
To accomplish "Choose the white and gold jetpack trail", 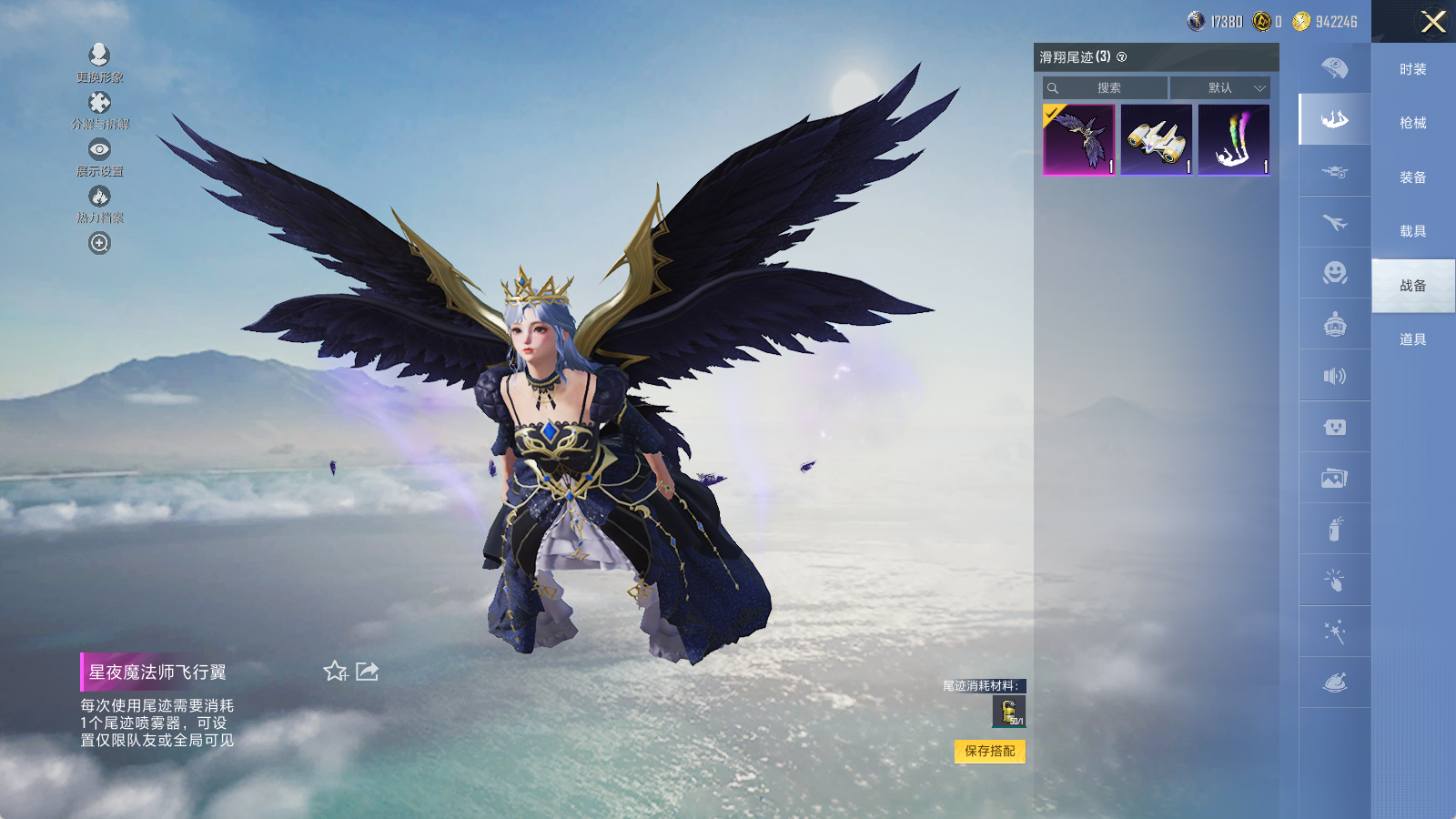I will click(1157, 139).
